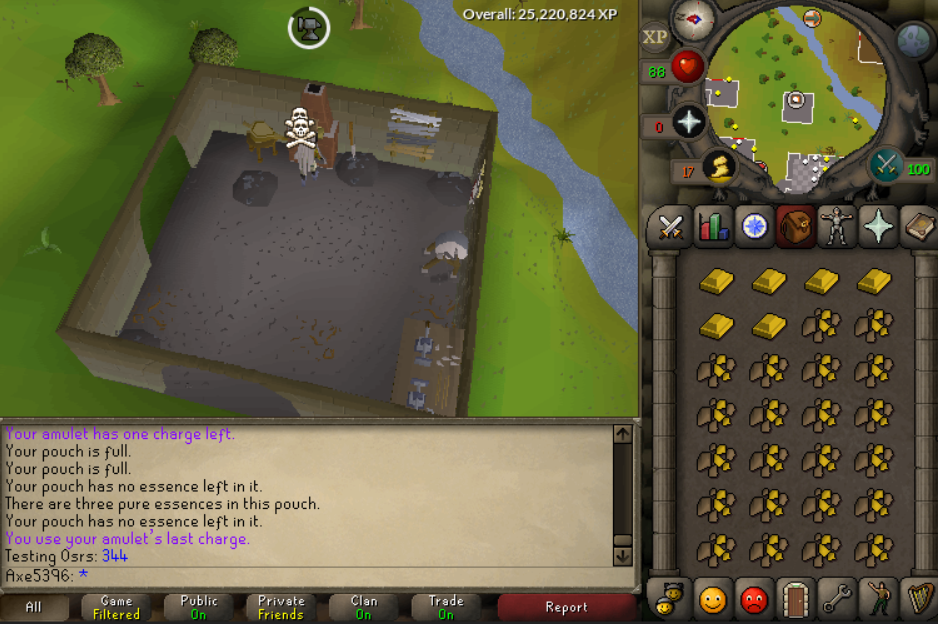938x624 pixels.
Task: Show the Skills bar-chart tab
Action: 713,227
